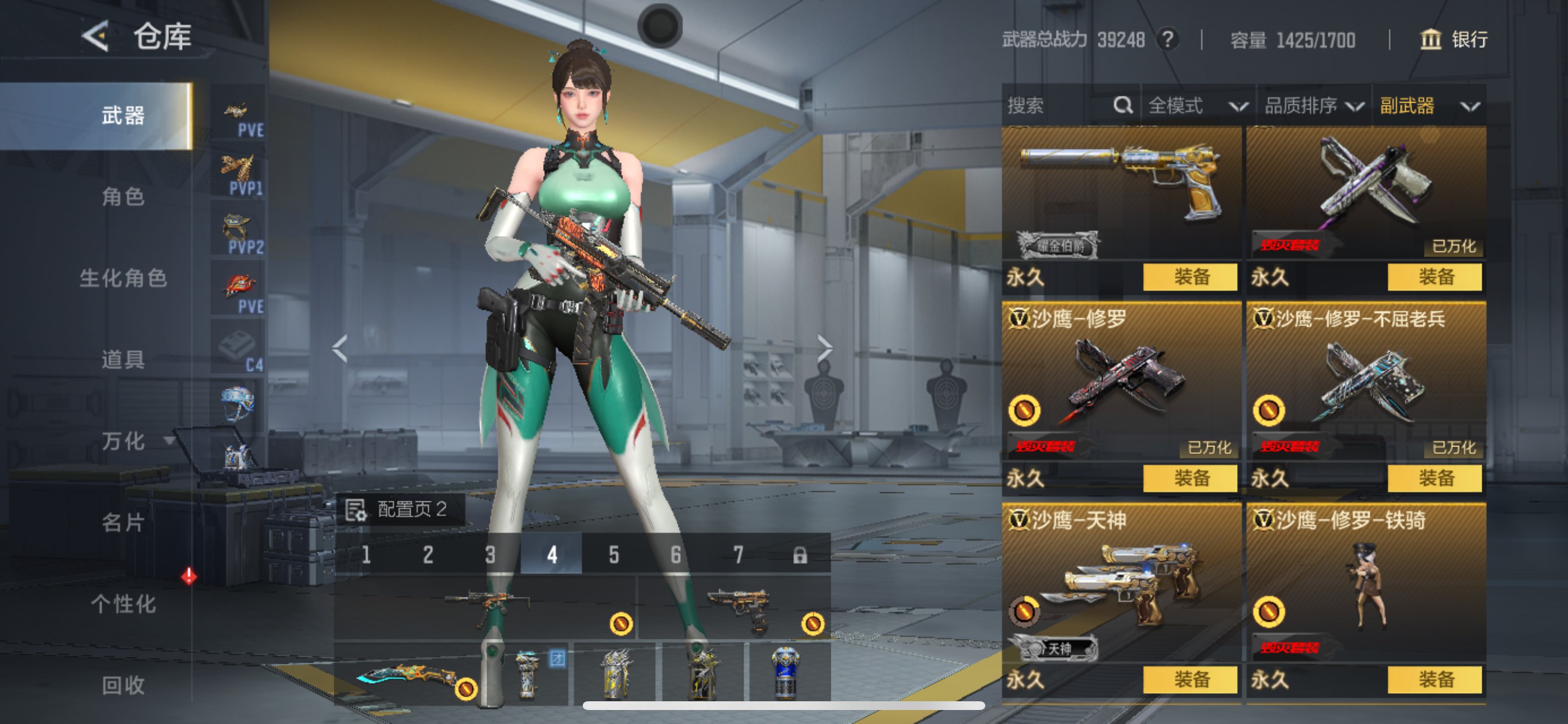Equip the 沙鹰-修罗 pistol

coord(1190,478)
